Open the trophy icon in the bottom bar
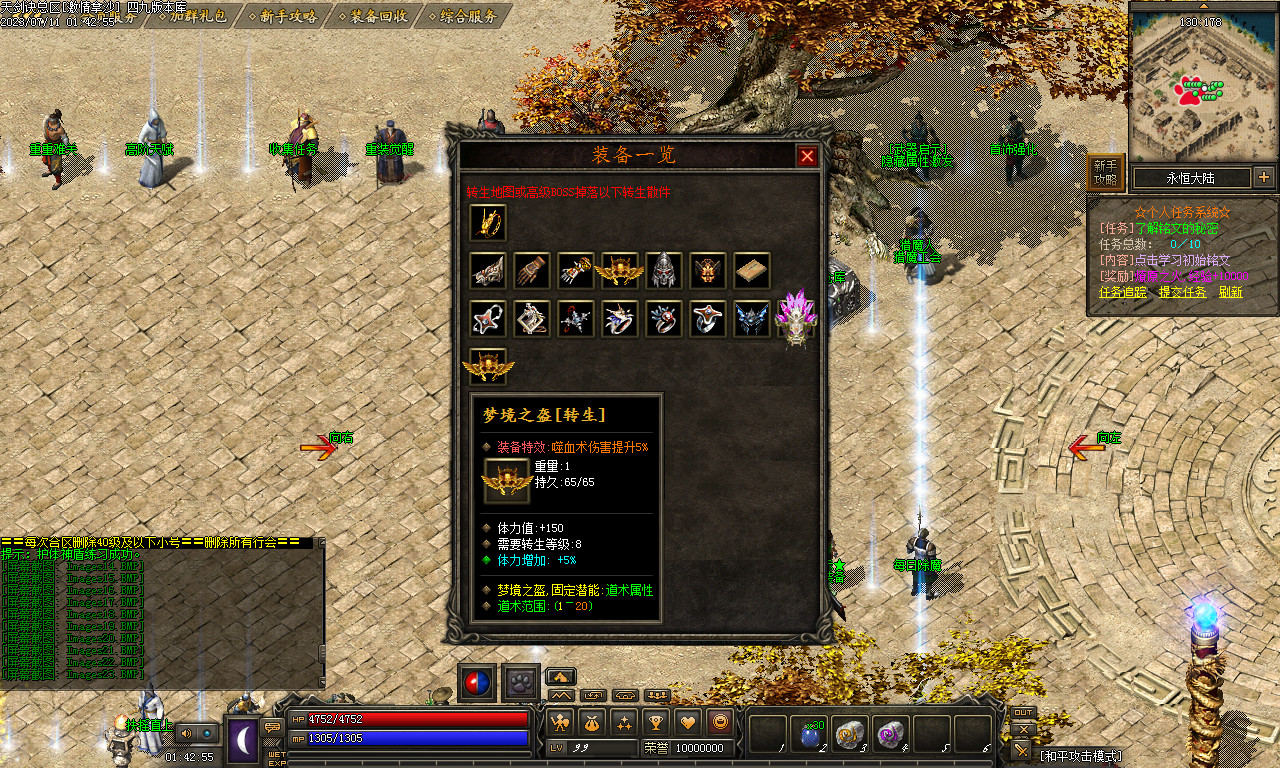Screen dimensions: 1280x768 coord(655,721)
